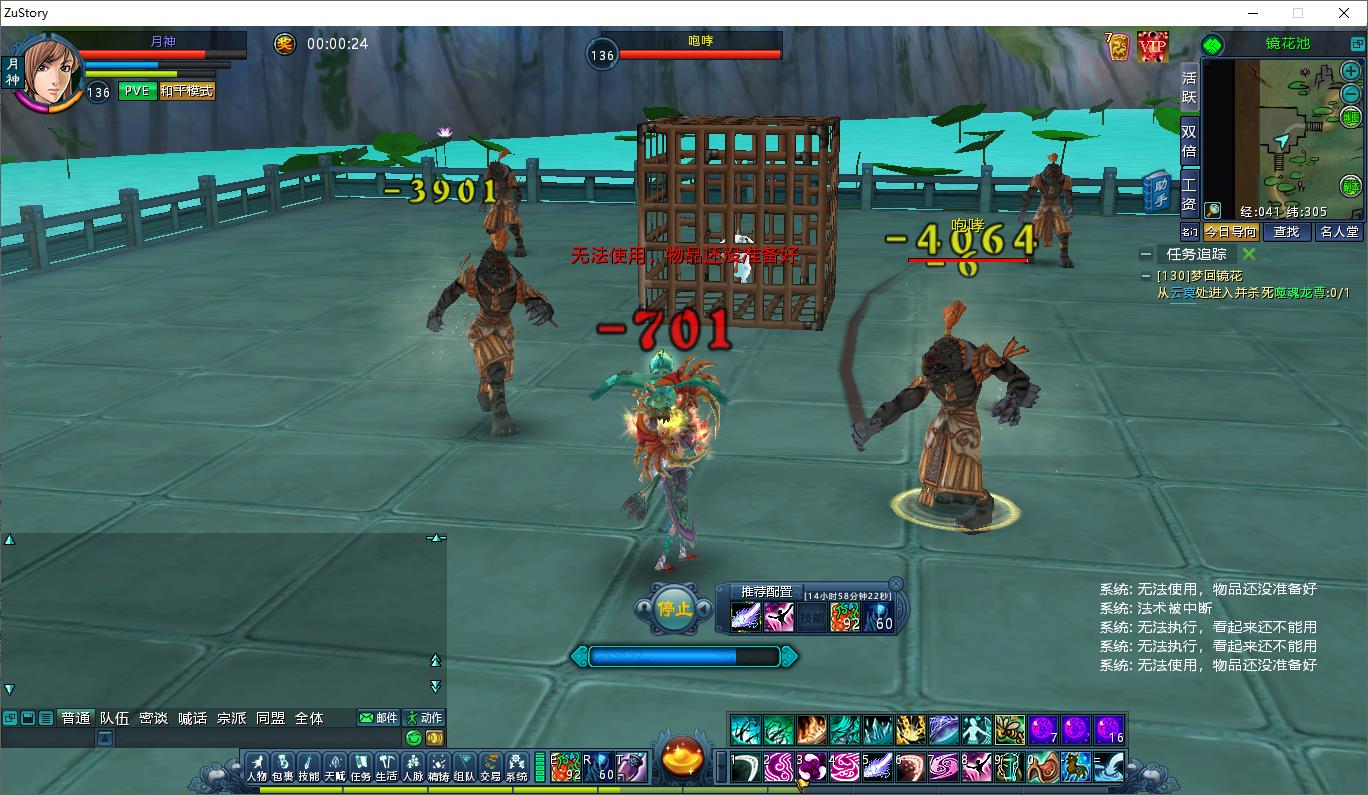Open the 查找 search button
The image size is (1368, 795).
pos(1286,232)
